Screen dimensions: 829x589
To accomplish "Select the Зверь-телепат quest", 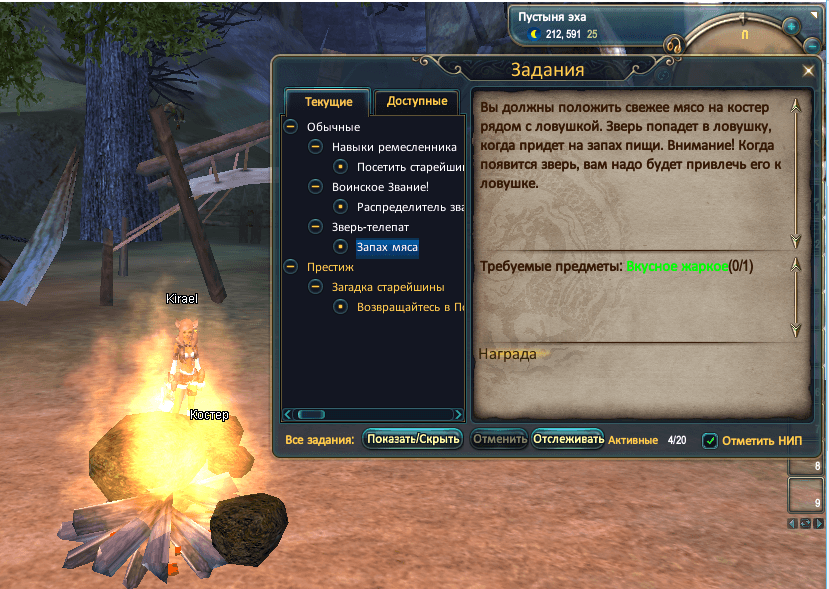I will (369, 227).
